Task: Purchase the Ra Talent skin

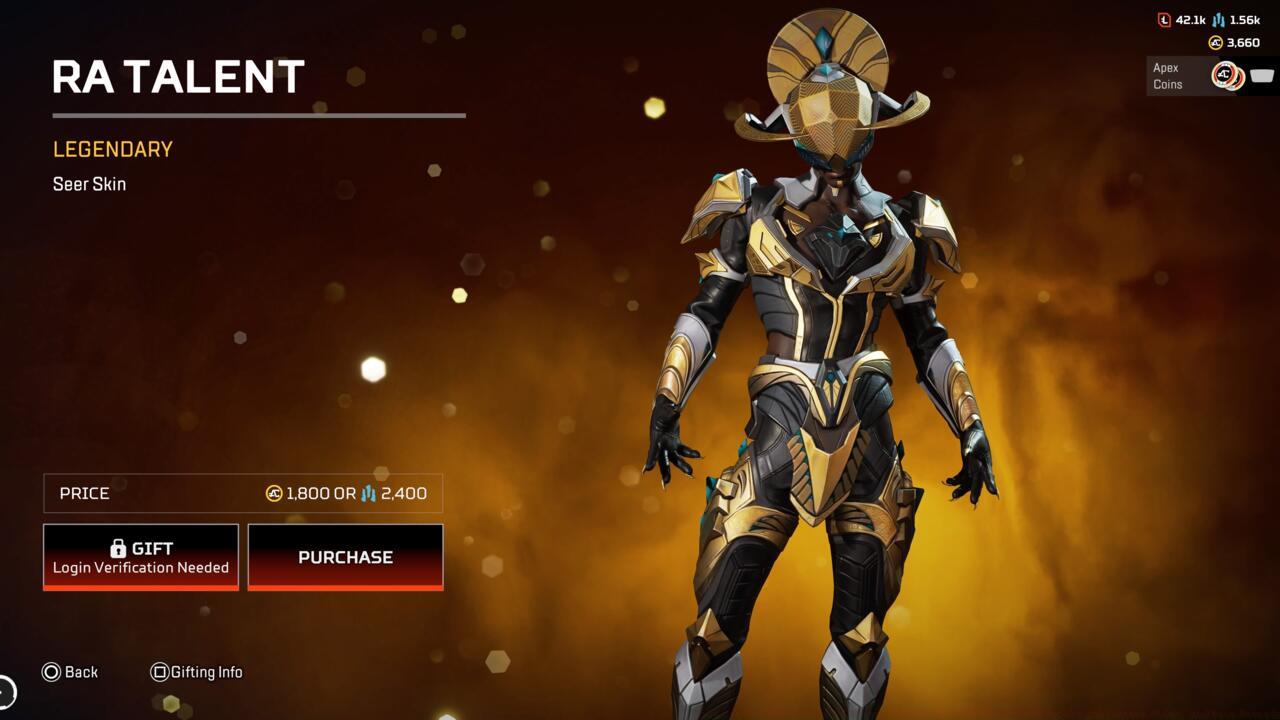Action: pos(345,557)
